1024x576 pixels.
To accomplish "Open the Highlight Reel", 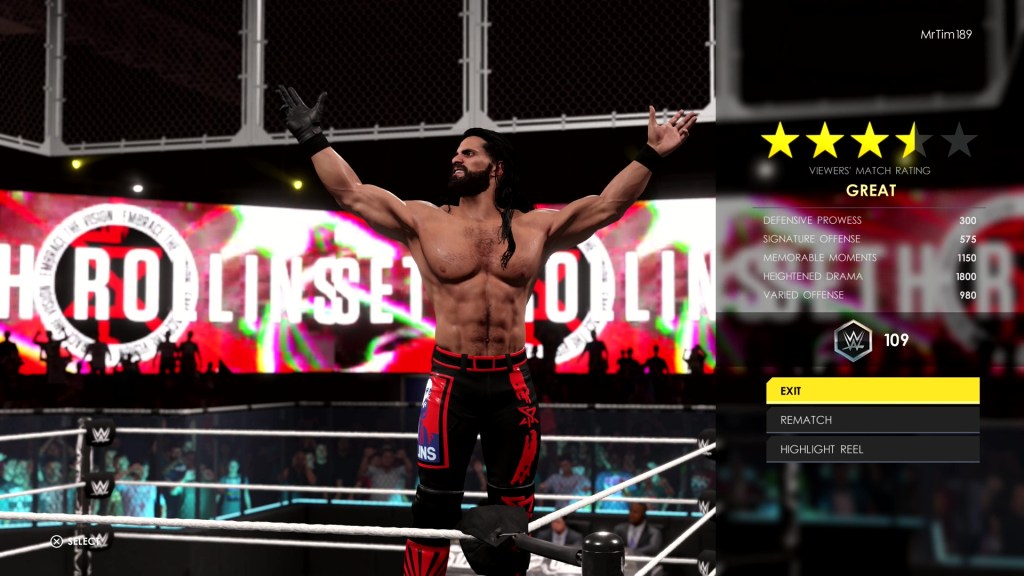I will [872, 449].
